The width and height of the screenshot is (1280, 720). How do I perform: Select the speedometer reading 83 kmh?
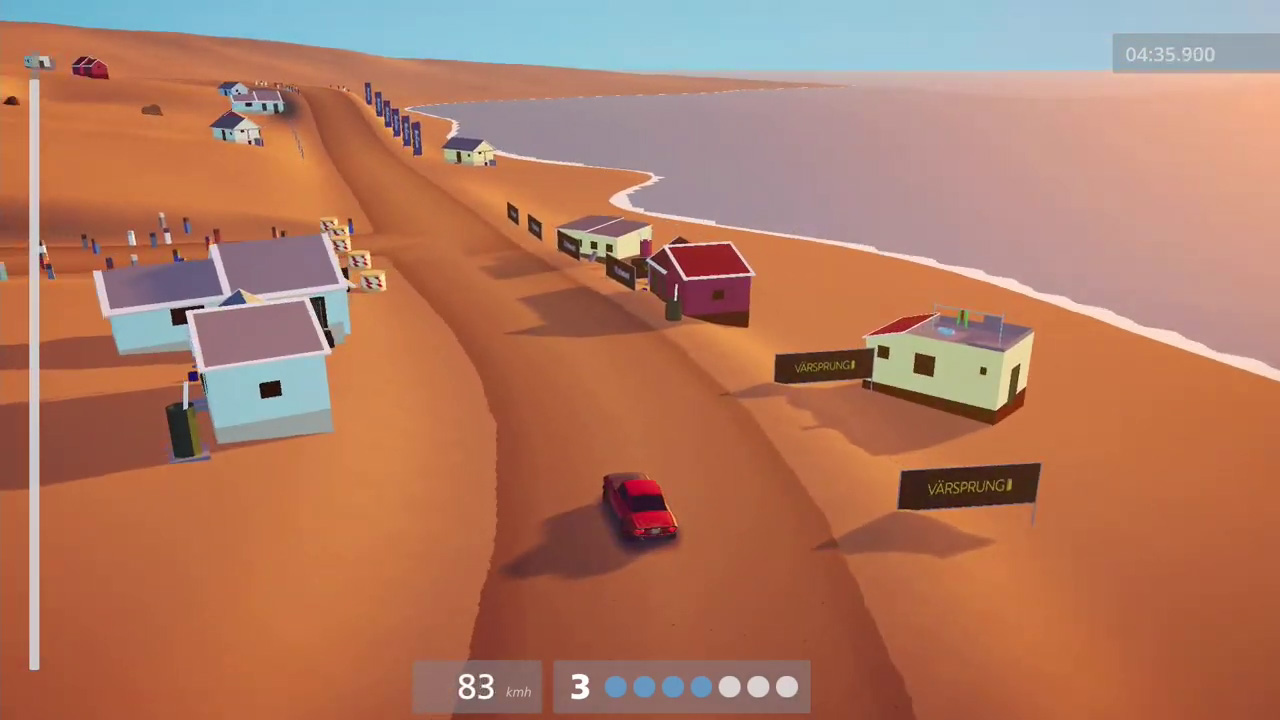click(x=476, y=687)
